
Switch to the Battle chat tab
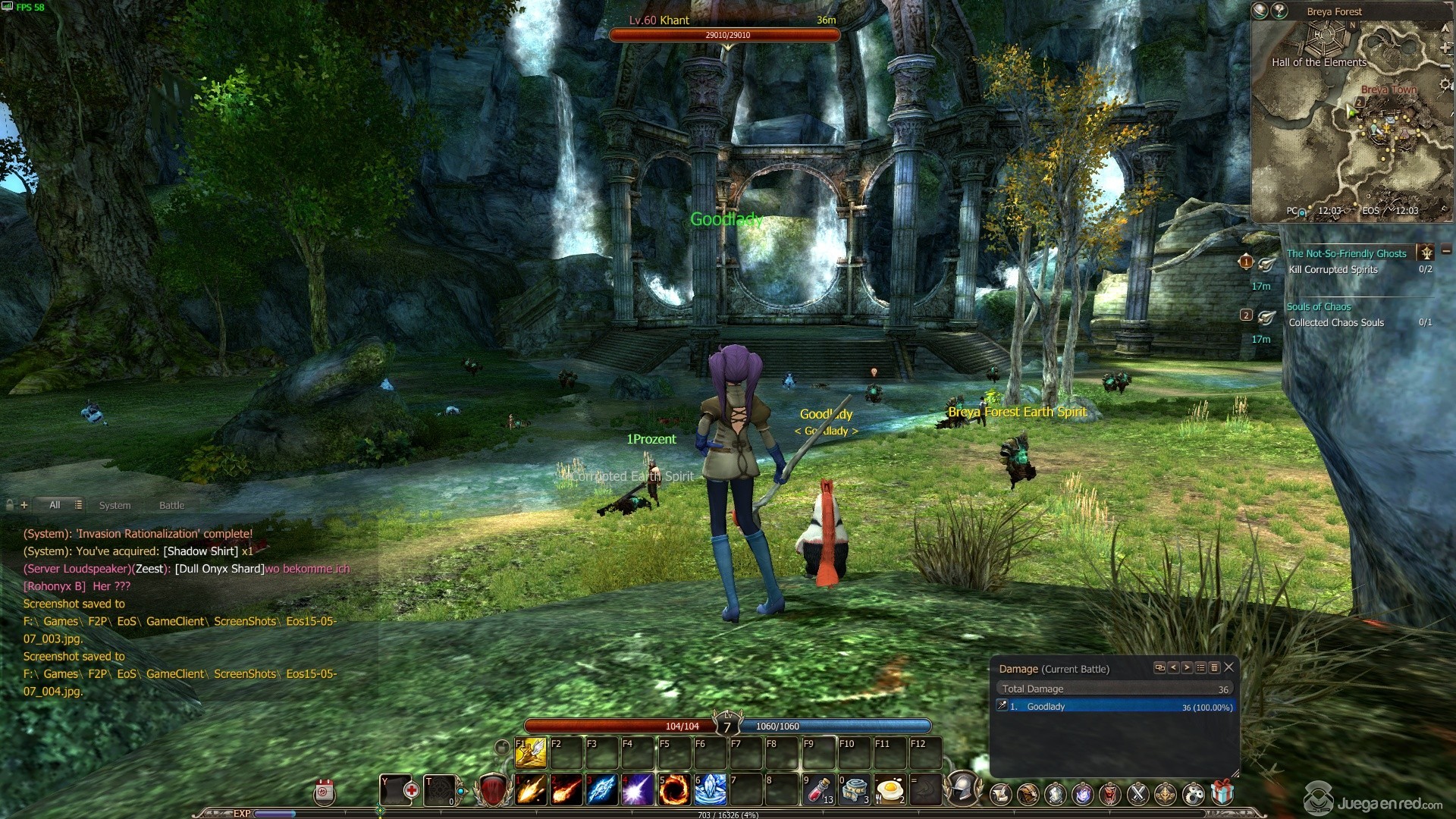(x=172, y=505)
